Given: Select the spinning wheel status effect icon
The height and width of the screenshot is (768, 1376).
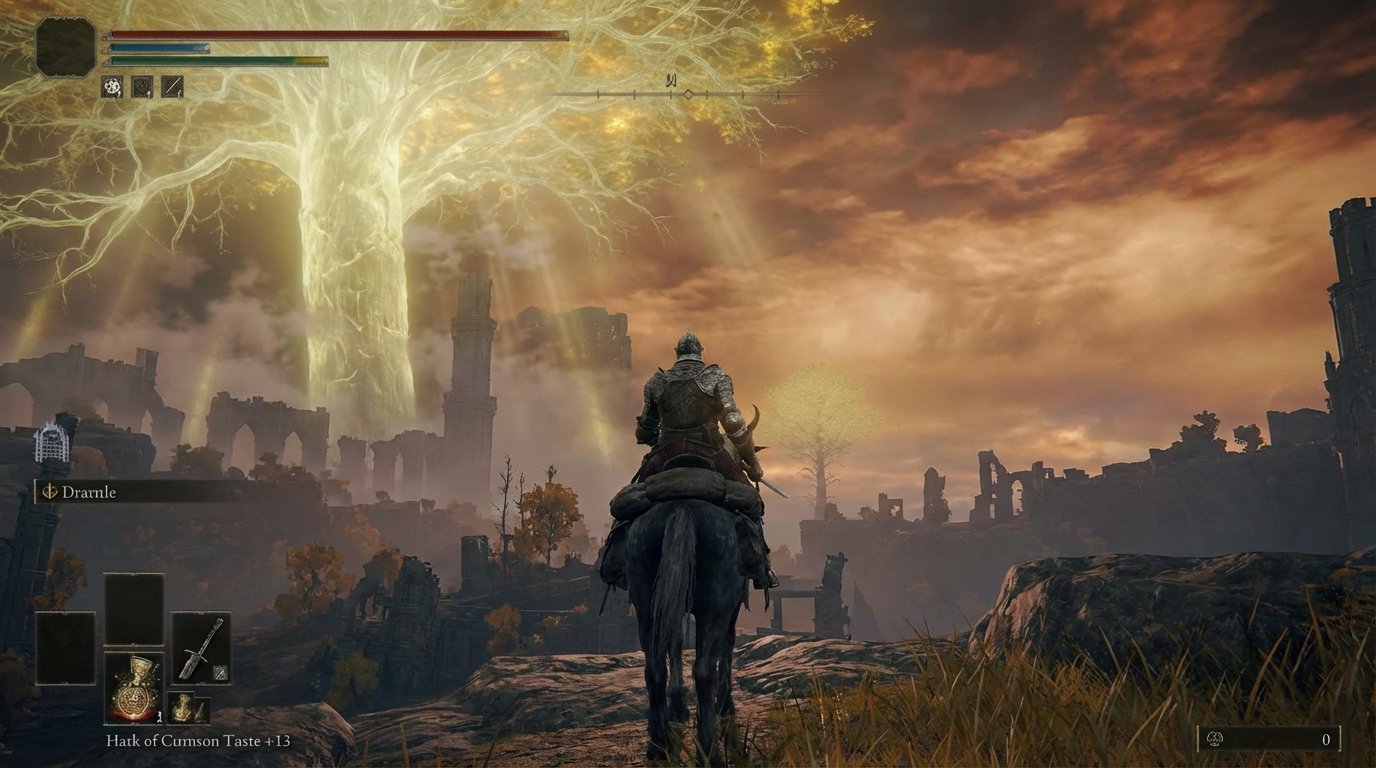Looking at the screenshot, I should tap(111, 86).
